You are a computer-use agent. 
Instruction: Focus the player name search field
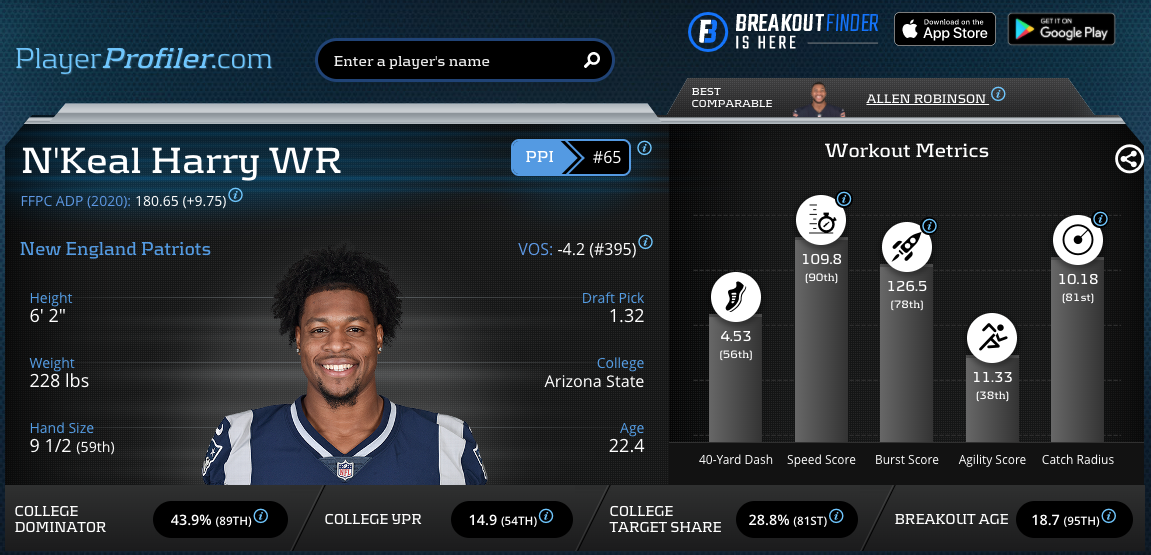pyautogui.click(x=450, y=61)
